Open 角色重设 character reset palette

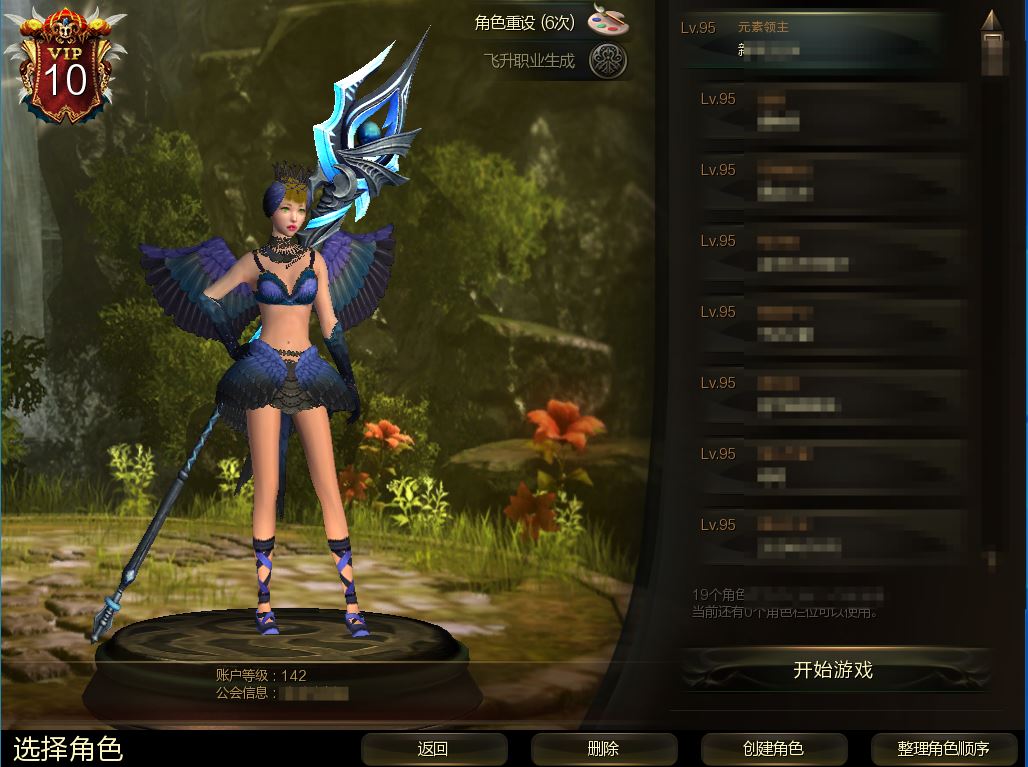(607, 21)
